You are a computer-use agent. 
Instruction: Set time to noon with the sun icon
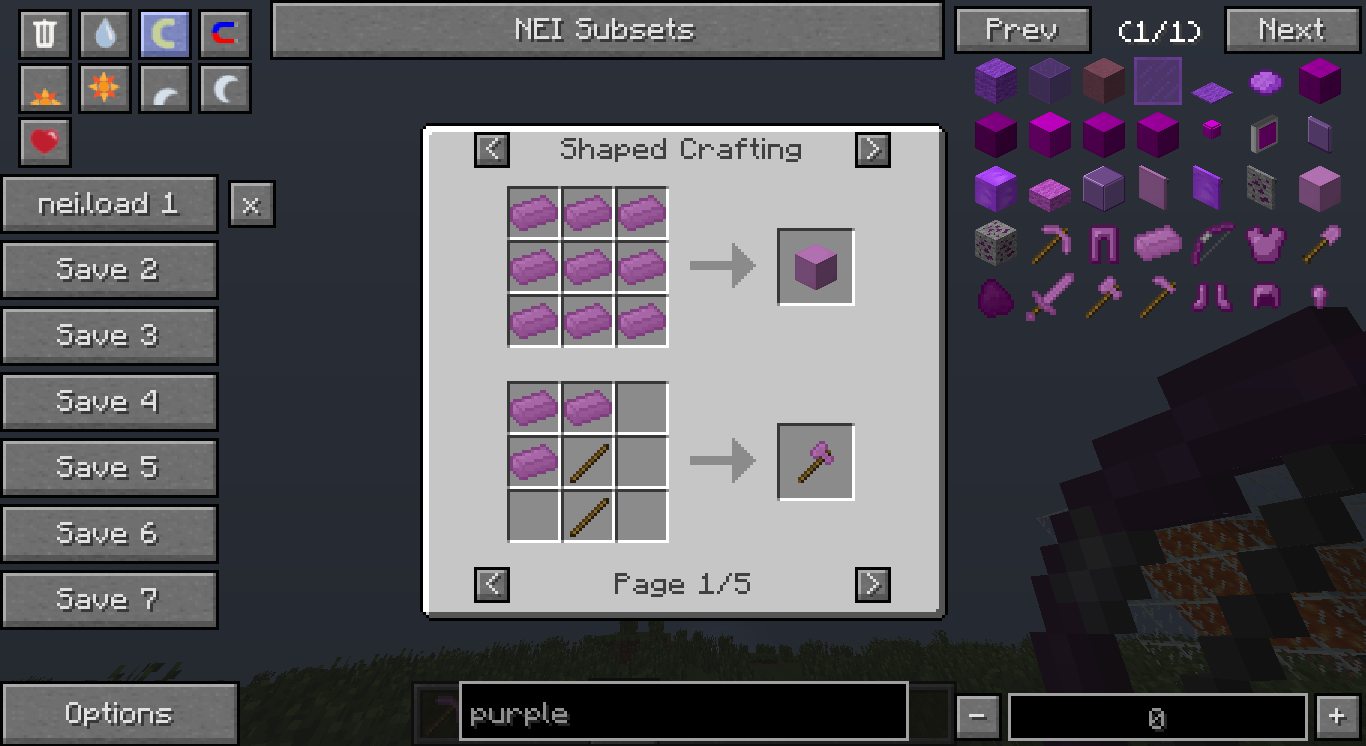pyautogui.click(x=104, y=88)
